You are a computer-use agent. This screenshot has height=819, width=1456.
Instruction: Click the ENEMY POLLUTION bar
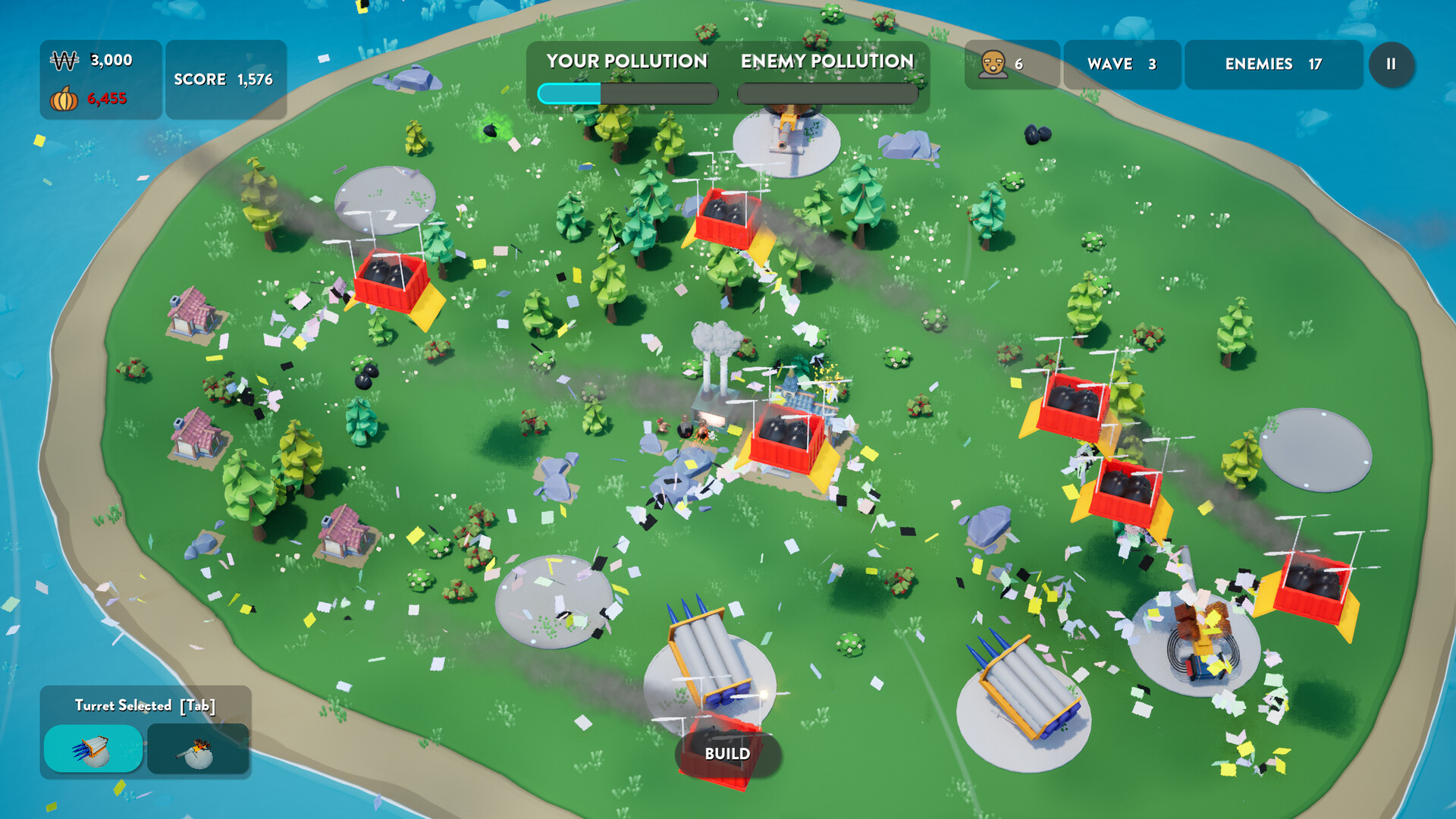tap(827, 93)
